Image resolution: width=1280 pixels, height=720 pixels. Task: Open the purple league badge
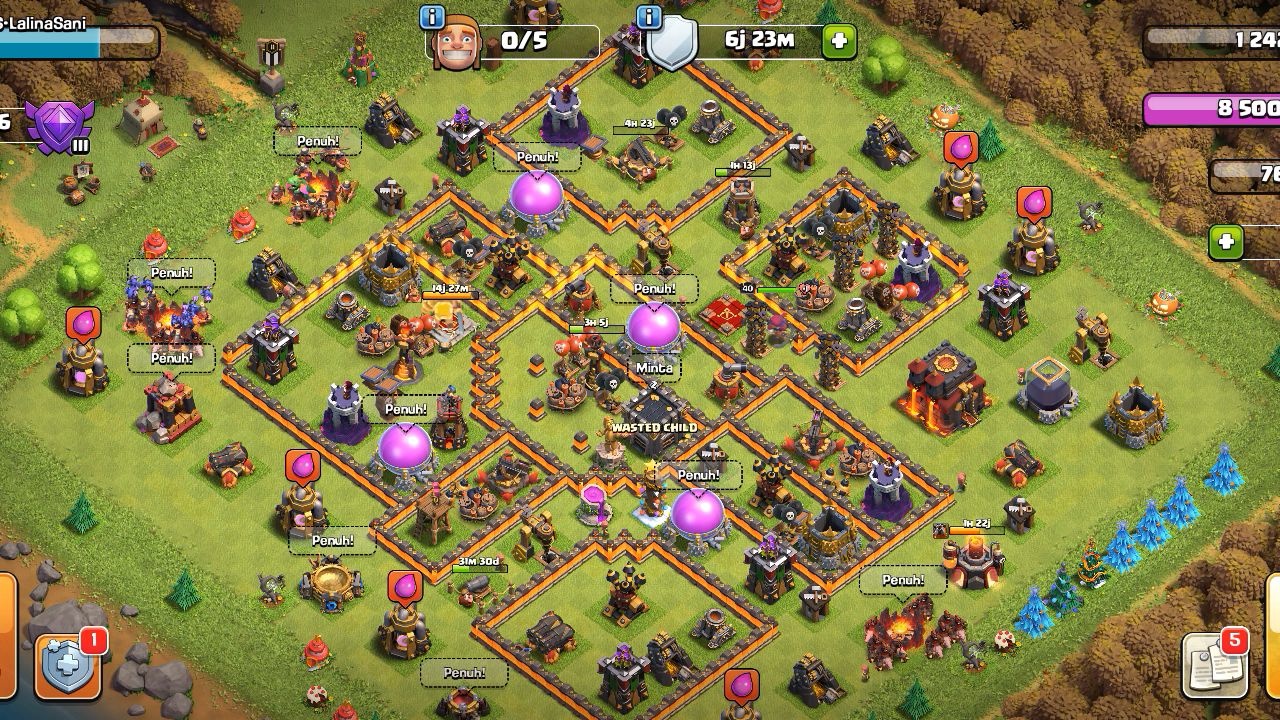59,126
